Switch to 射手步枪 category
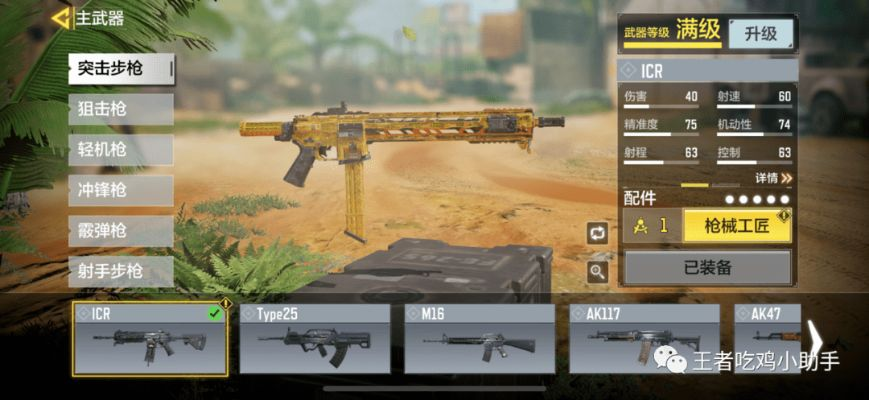This screenshot has height=400, width=869. [120, 271]
